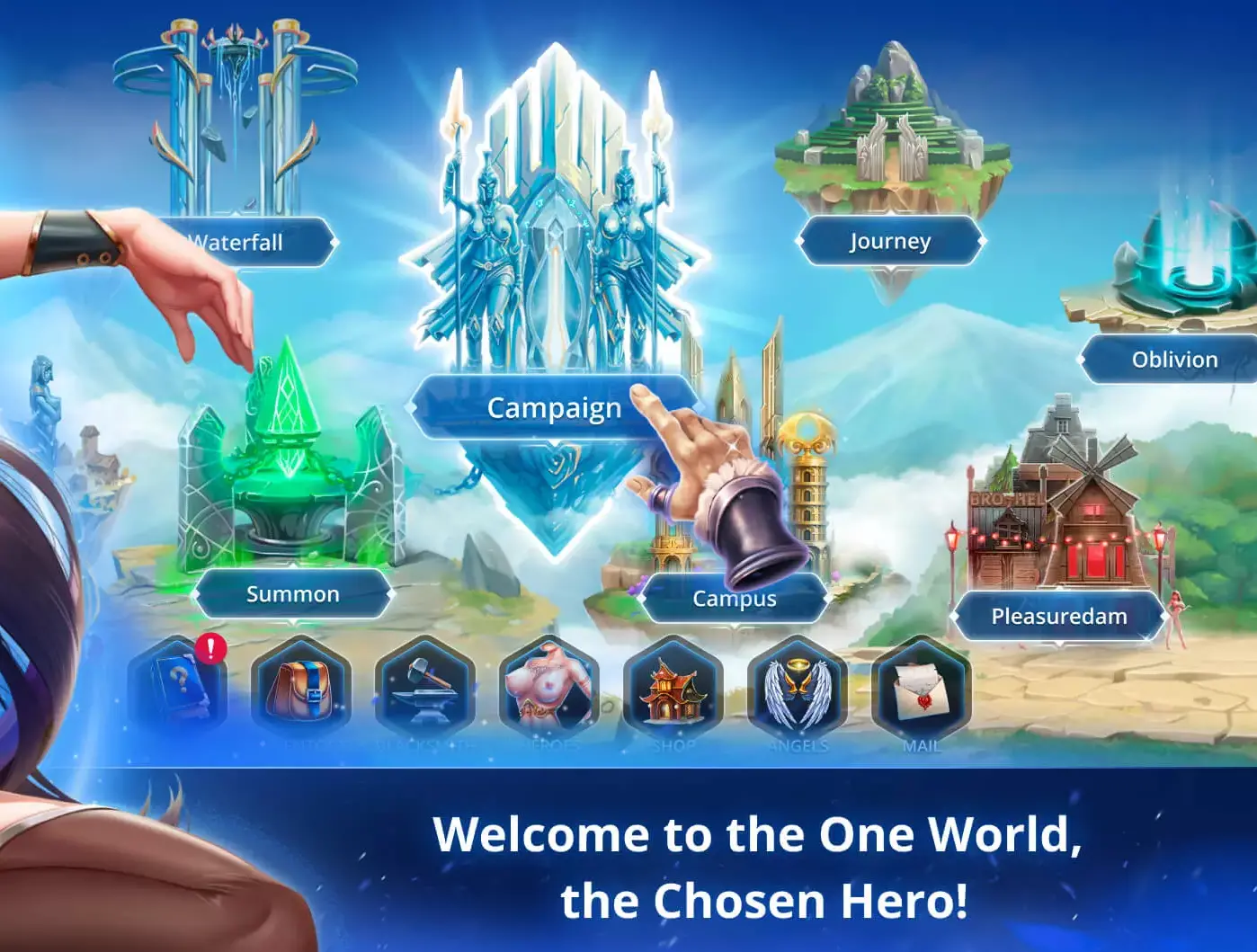
Task: Open the Summon altar
Action: point(292,593)
